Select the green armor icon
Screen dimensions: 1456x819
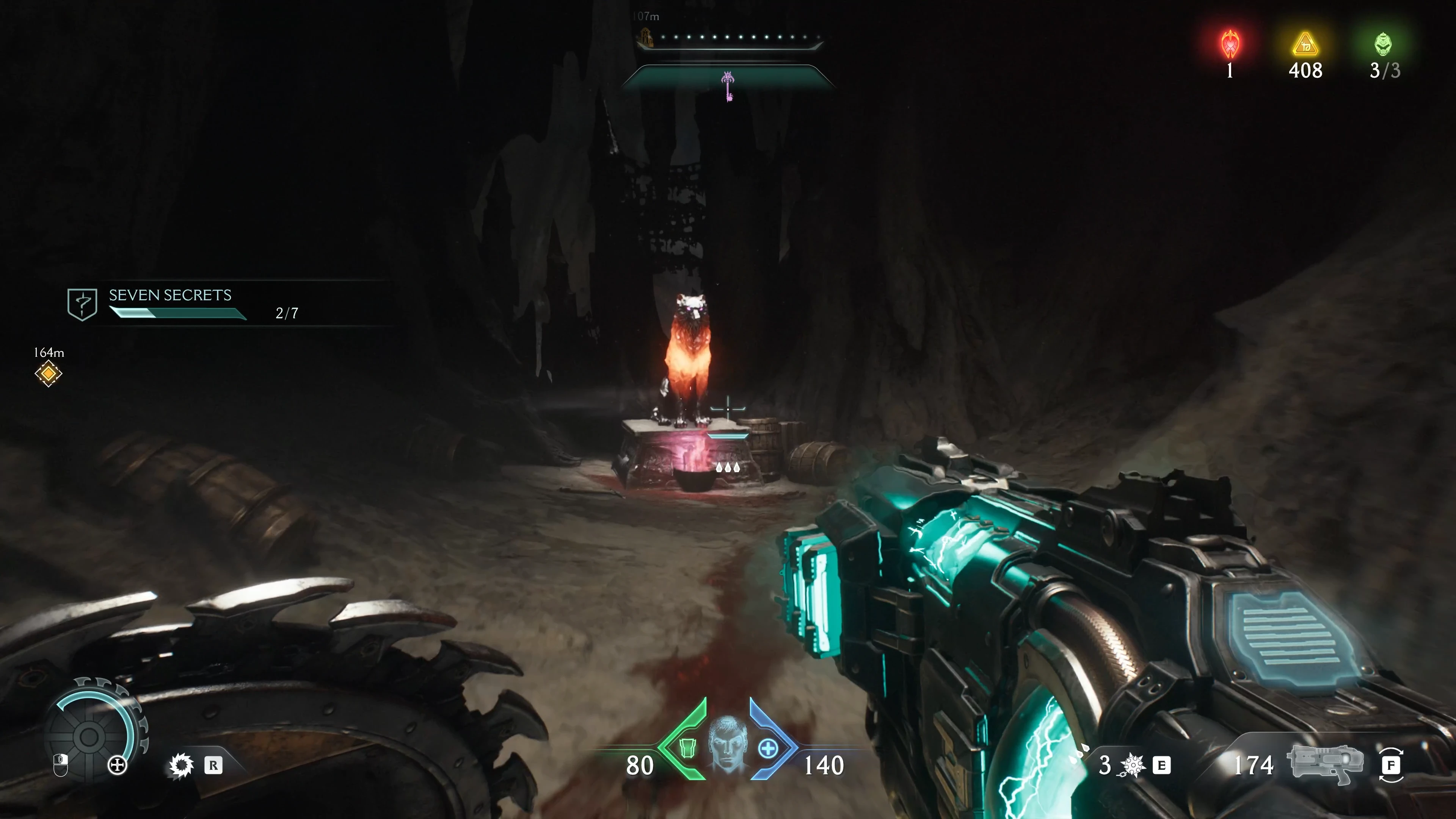coord(687,748)
